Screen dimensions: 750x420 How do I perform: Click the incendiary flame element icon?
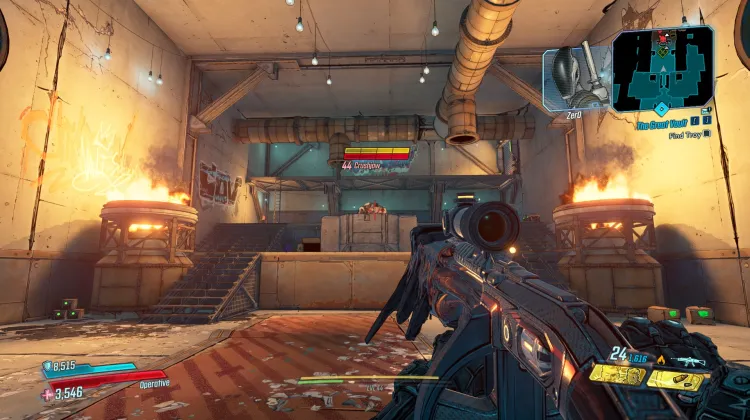(x=661, y=360)
